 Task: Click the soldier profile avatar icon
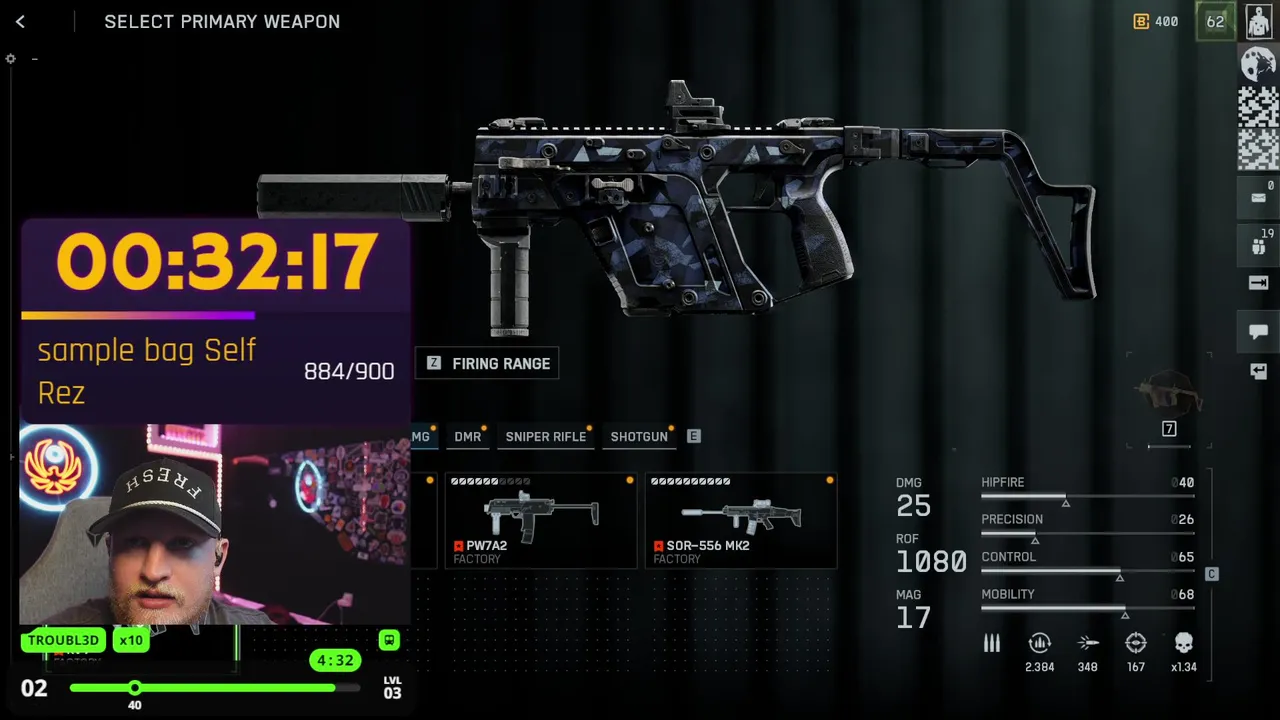pyautogui.click(x=1259, y=22)
